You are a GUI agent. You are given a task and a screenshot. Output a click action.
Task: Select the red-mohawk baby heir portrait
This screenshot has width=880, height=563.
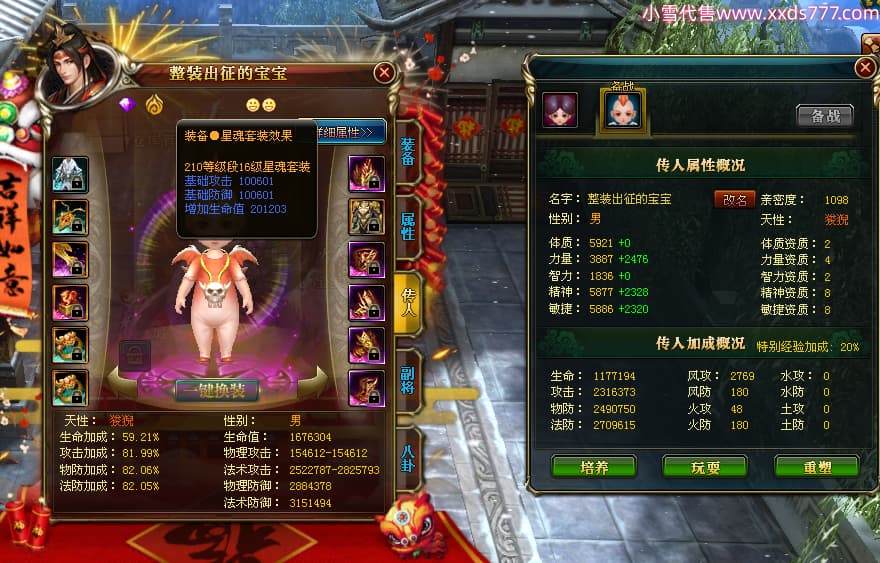[621, 110]
